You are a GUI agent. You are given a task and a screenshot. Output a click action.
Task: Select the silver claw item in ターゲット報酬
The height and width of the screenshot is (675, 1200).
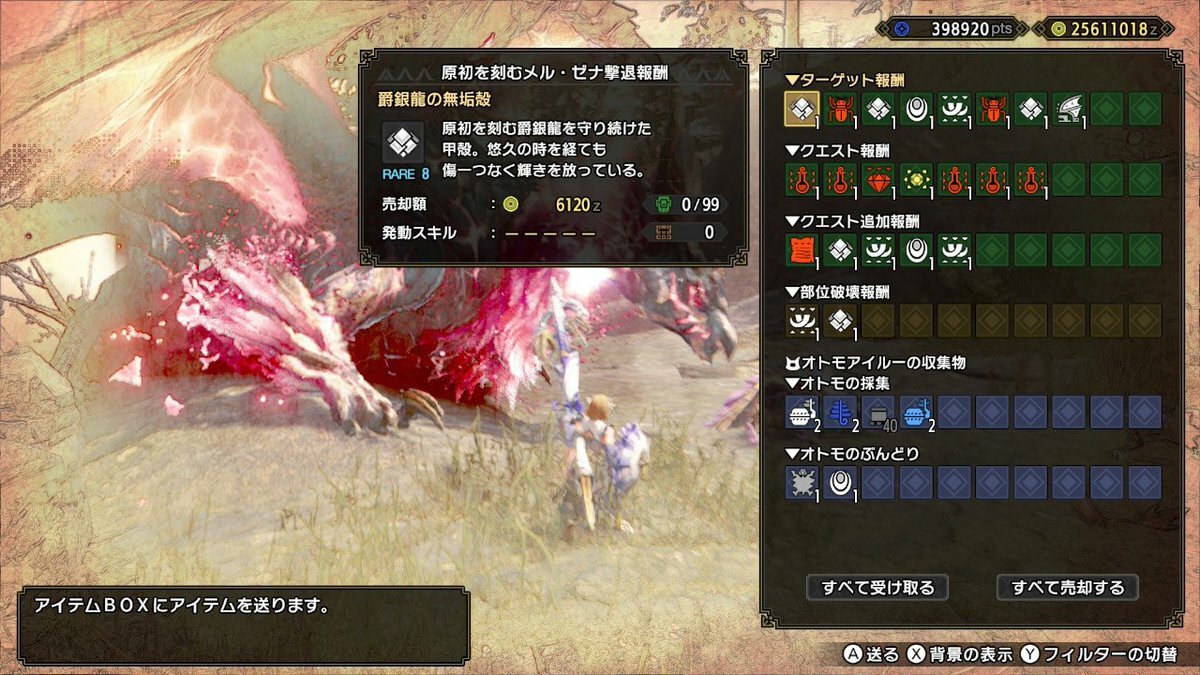click(x=1069, y=109)
